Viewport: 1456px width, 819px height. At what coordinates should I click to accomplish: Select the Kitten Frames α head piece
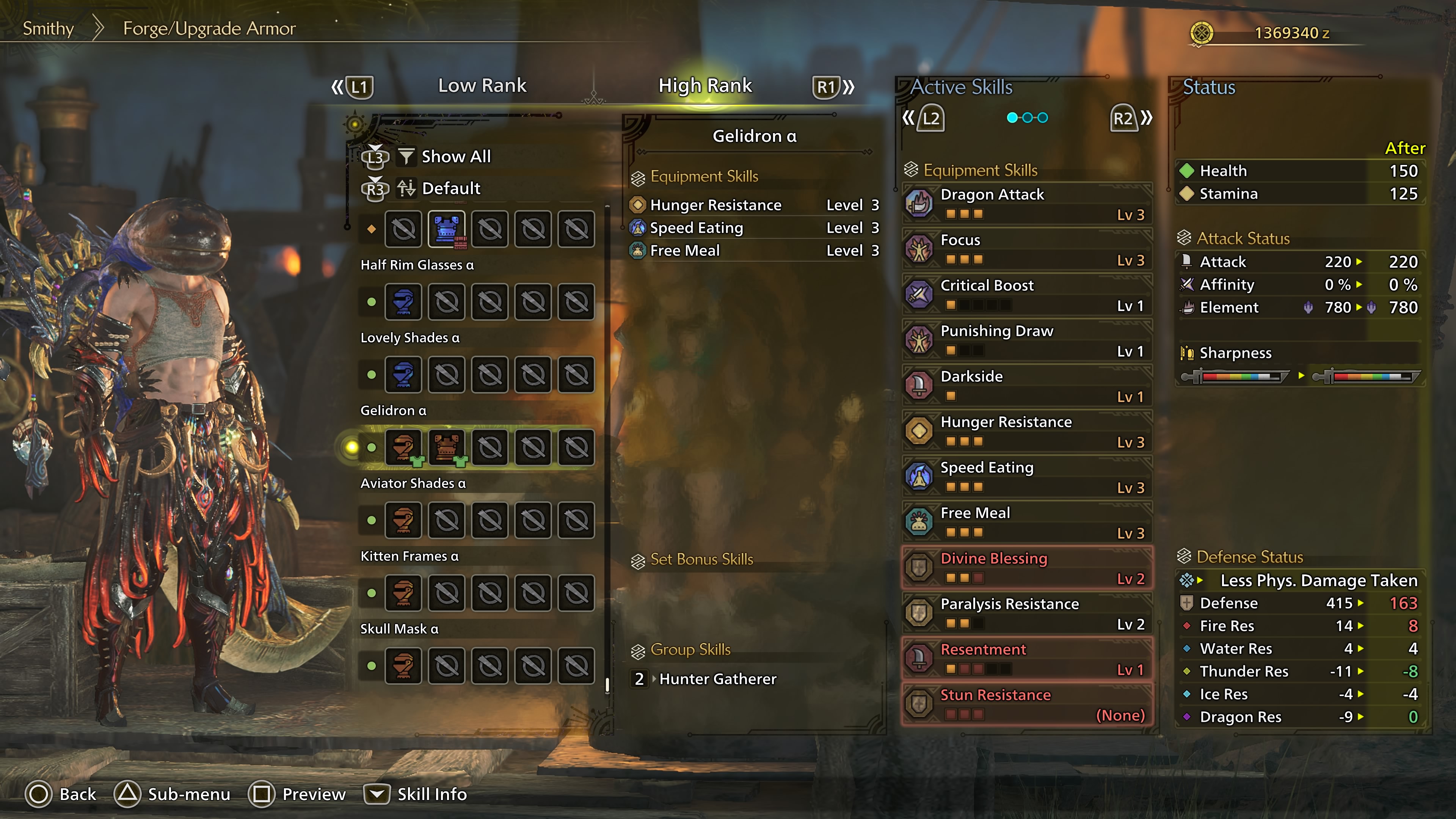403,593
